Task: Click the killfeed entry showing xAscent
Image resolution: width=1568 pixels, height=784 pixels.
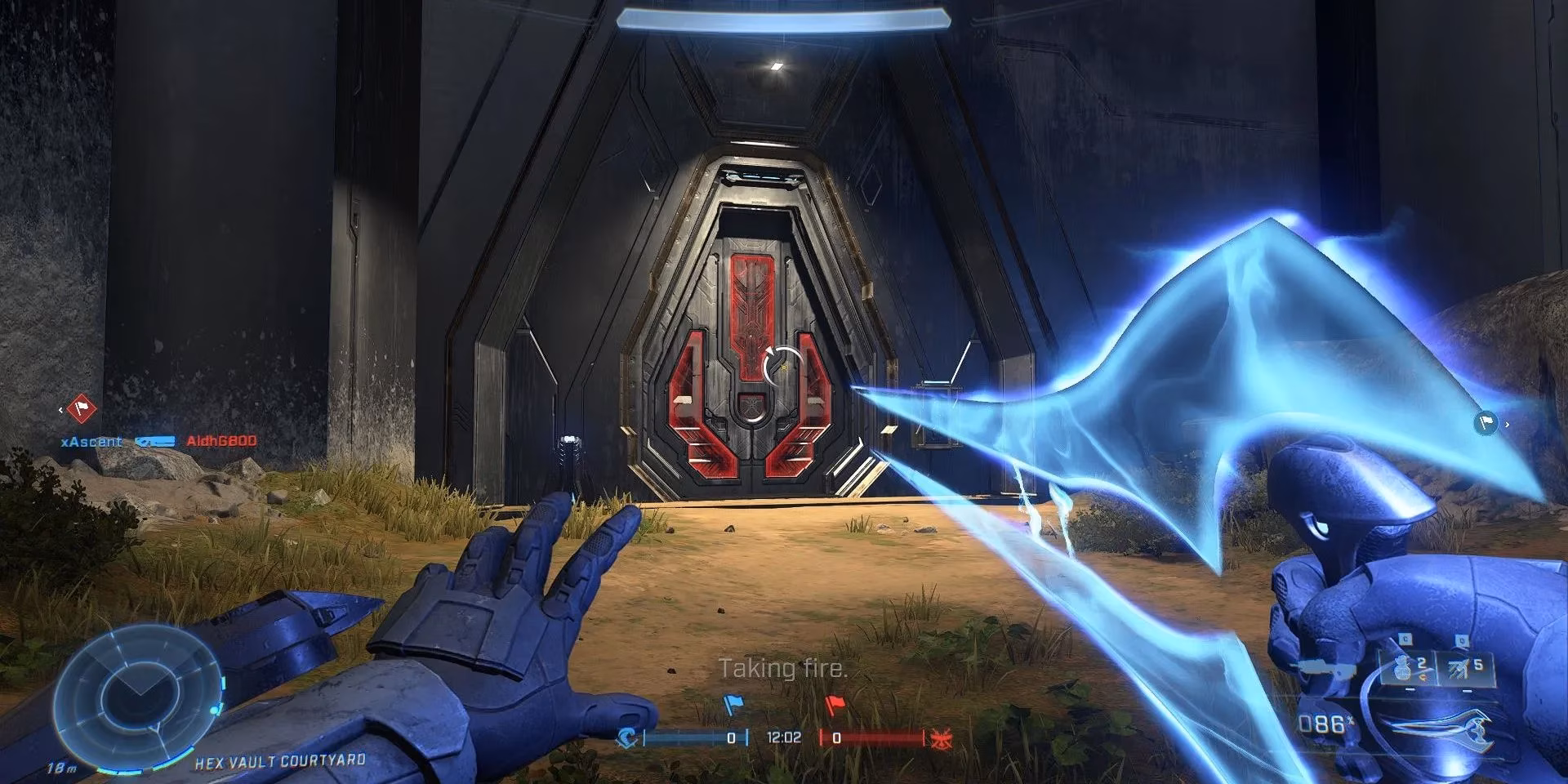Action: [92, 441]
